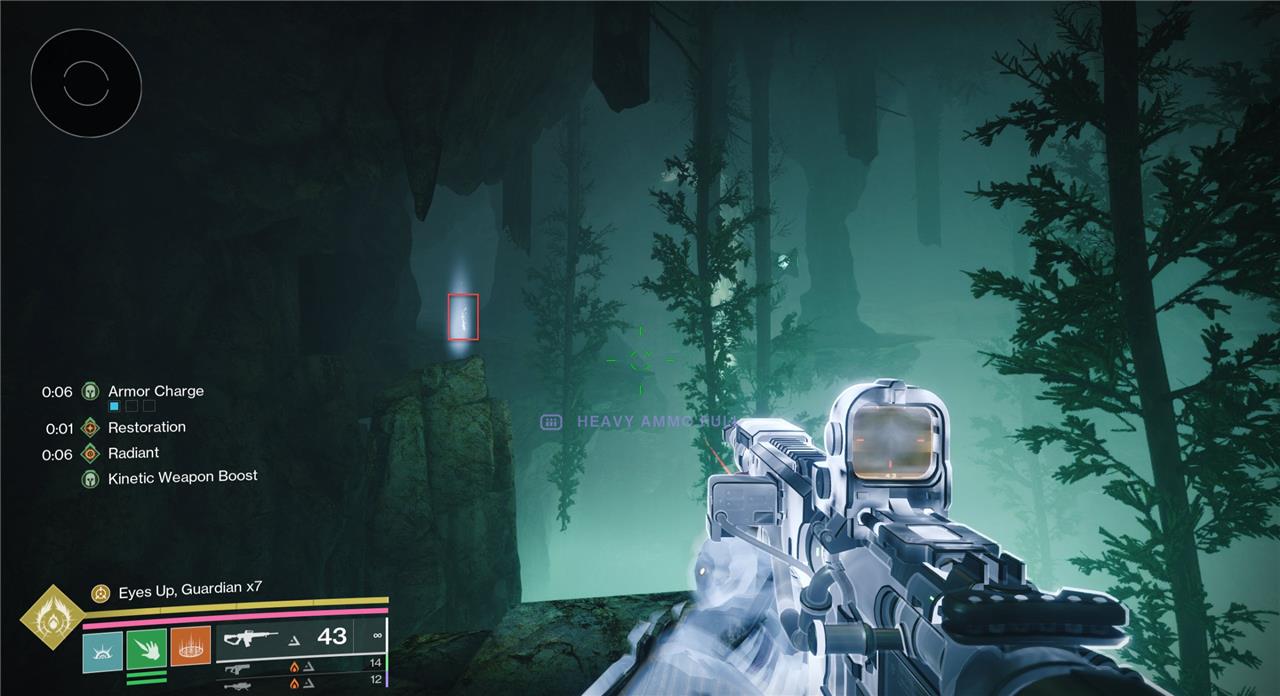Inspect the Restoration buff icon

[91, 428]
